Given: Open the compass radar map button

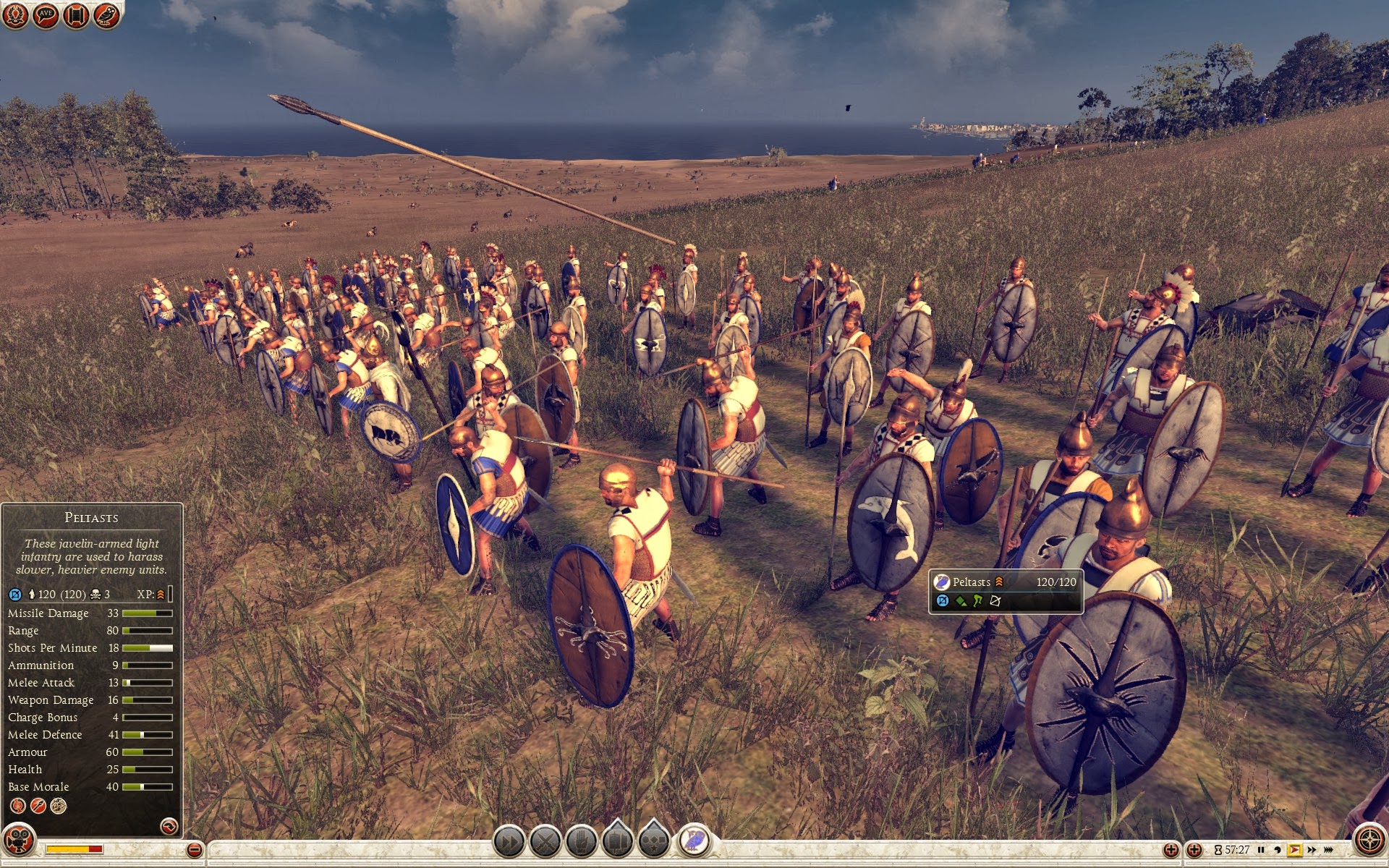Looking at the screenshot, I should (1369, 841).
